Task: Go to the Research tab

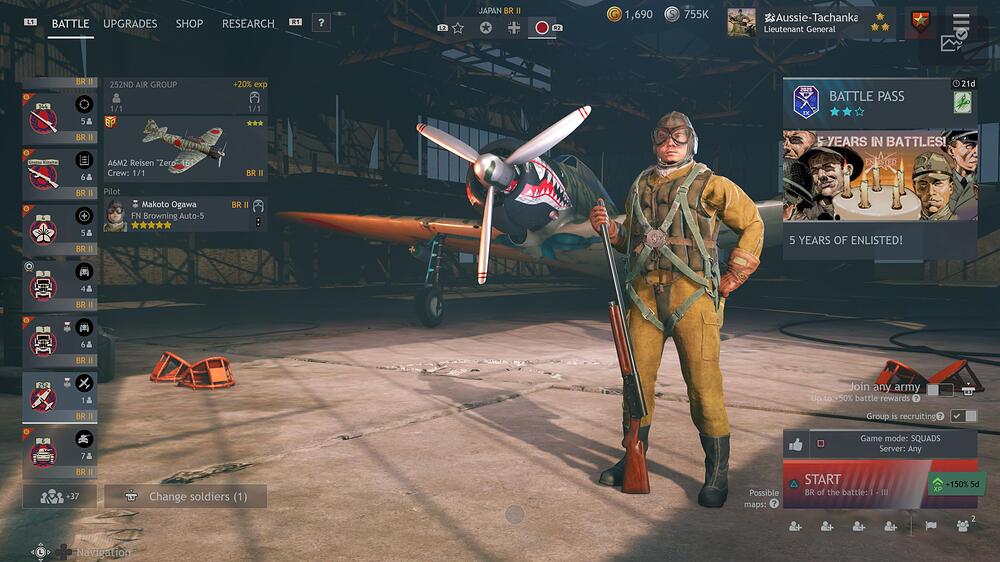Action: [x=248, y=23]
